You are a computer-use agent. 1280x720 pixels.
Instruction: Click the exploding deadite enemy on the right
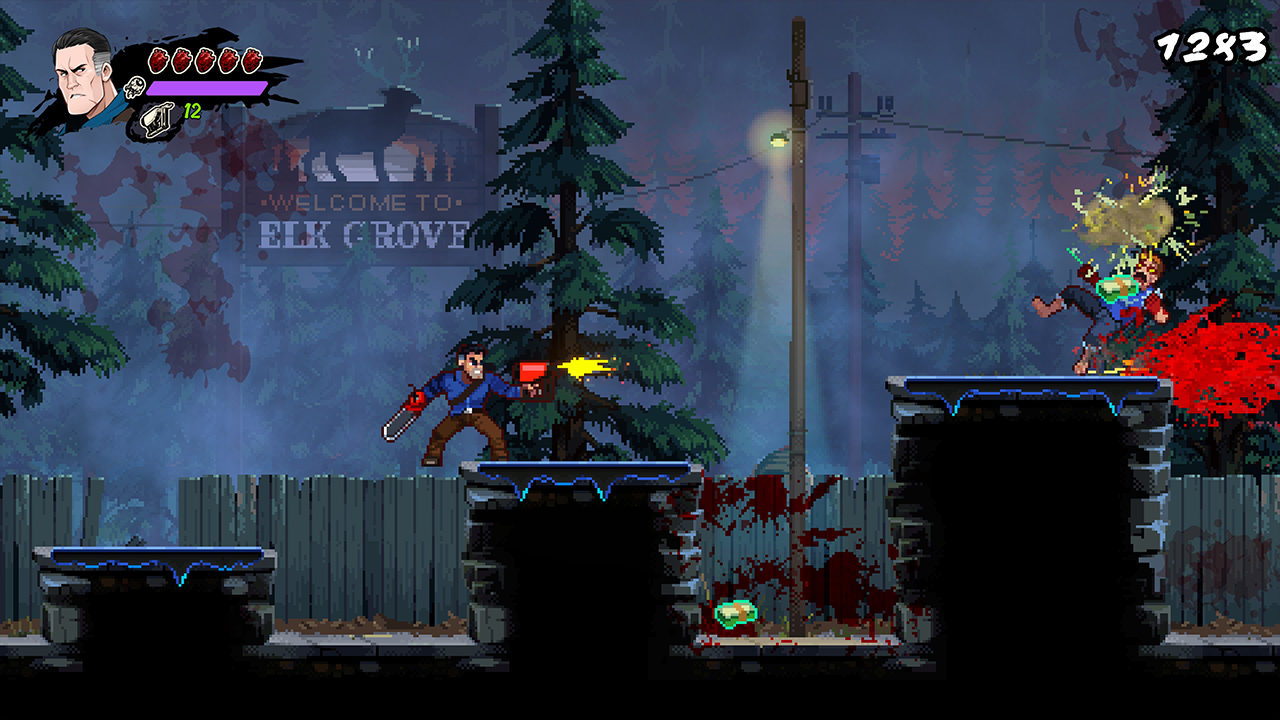pos(1130,290)
